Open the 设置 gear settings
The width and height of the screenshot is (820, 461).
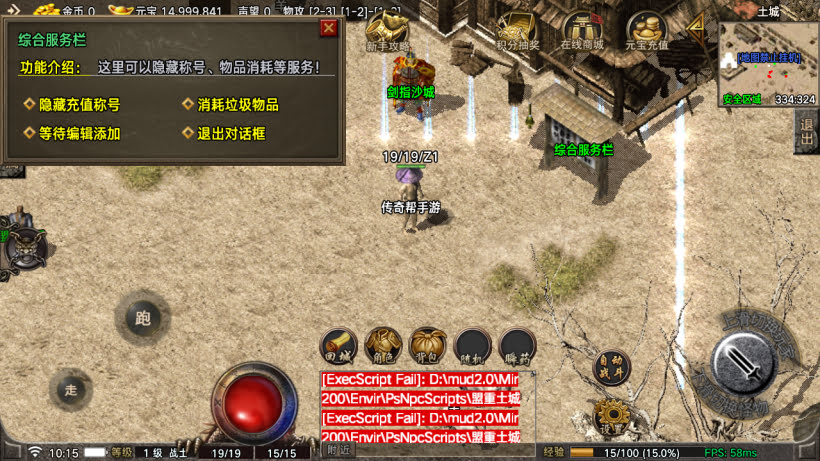611,416
